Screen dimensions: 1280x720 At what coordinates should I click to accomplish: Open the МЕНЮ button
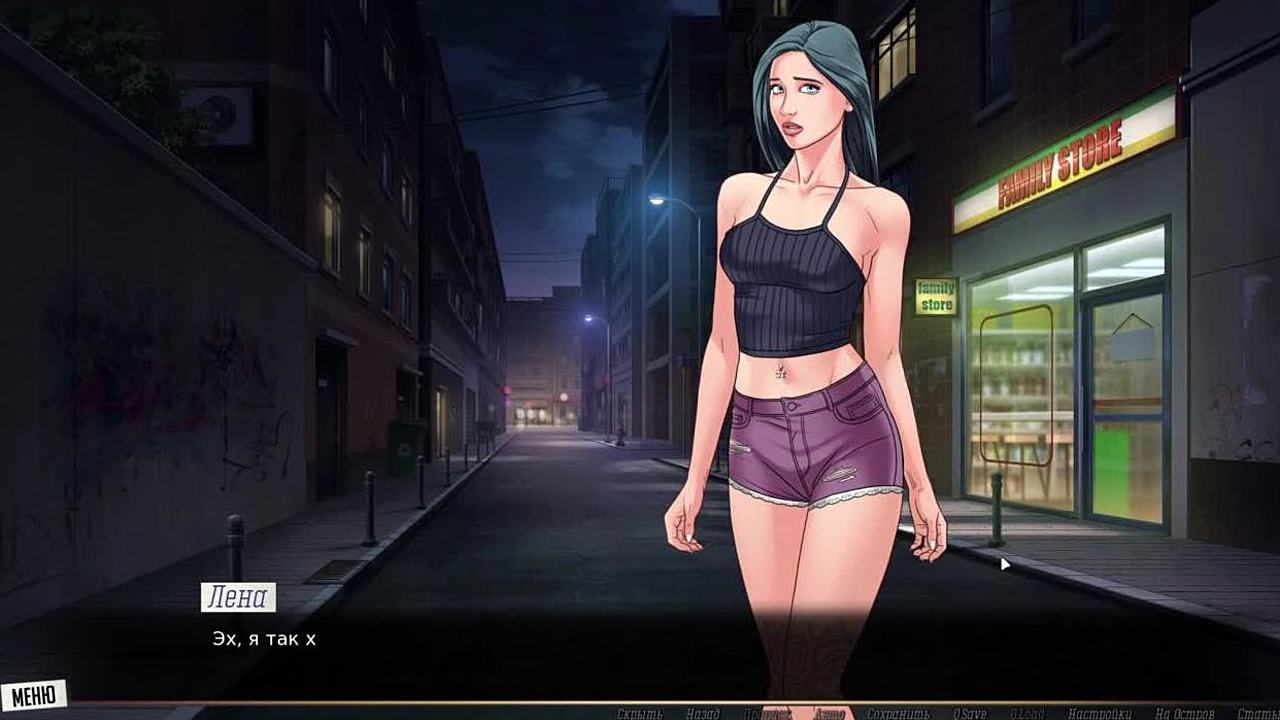point(33,694)
